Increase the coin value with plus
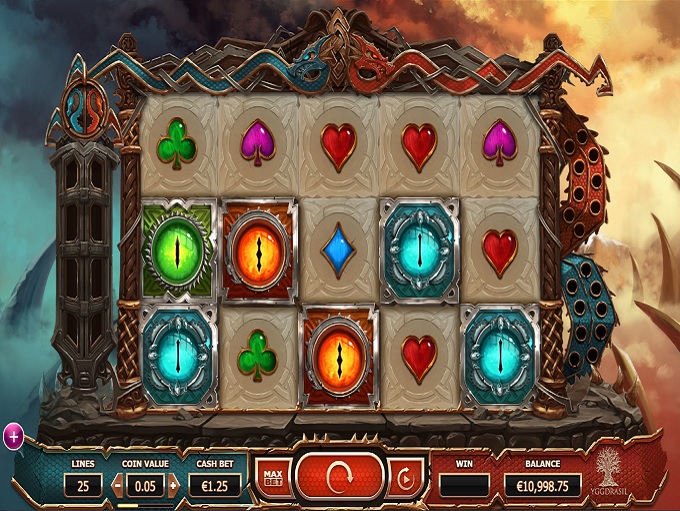Viewport: 680px width, 511px height. (173, 486)
